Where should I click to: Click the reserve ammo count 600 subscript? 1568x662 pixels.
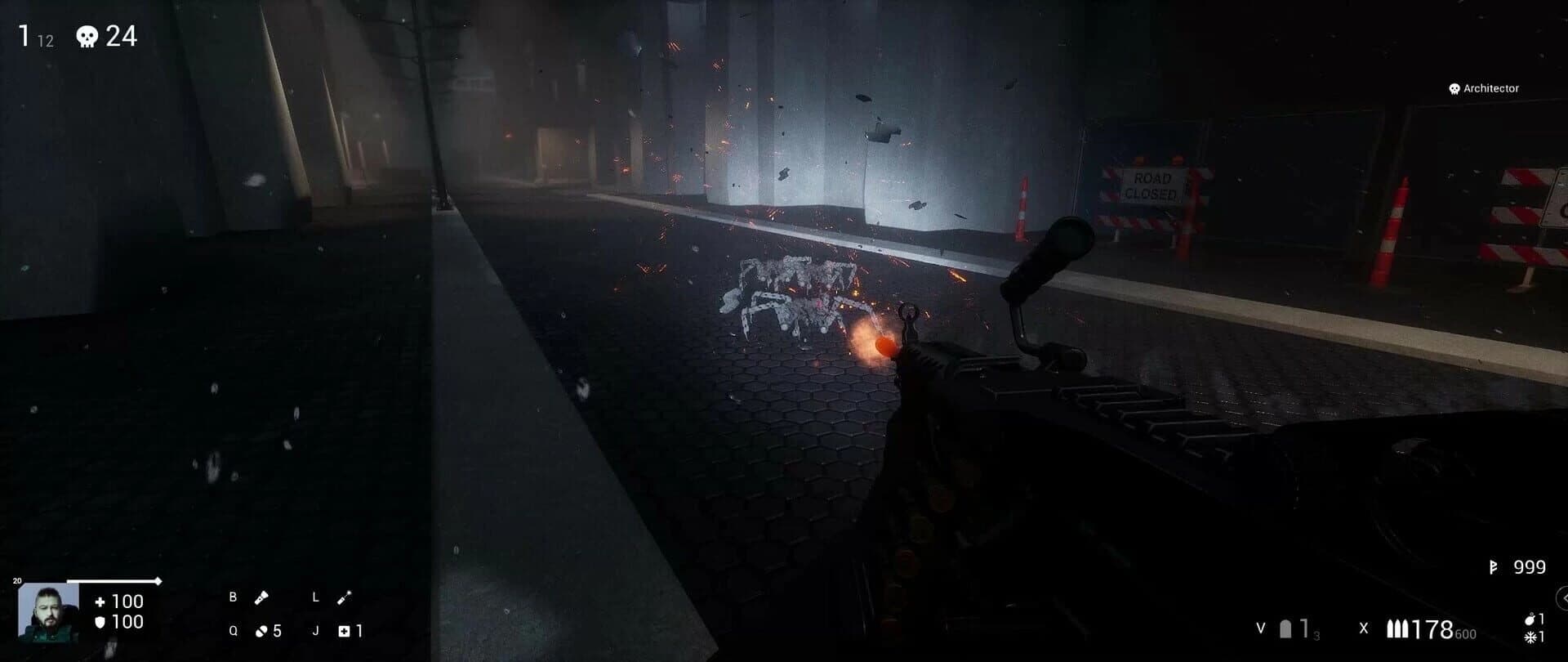point(1464,633)
